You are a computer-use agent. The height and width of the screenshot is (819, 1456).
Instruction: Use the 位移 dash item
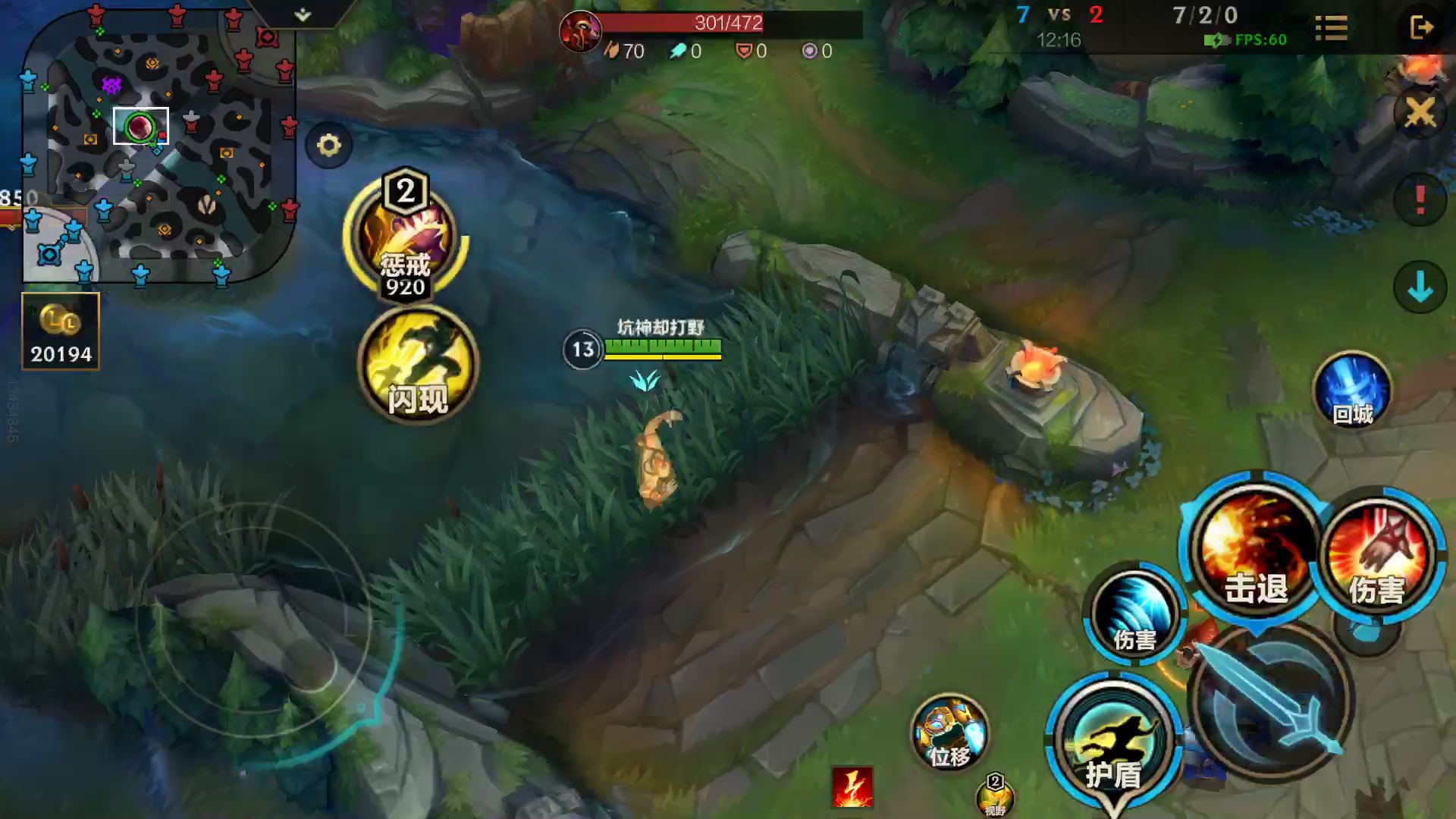(950, 733)
